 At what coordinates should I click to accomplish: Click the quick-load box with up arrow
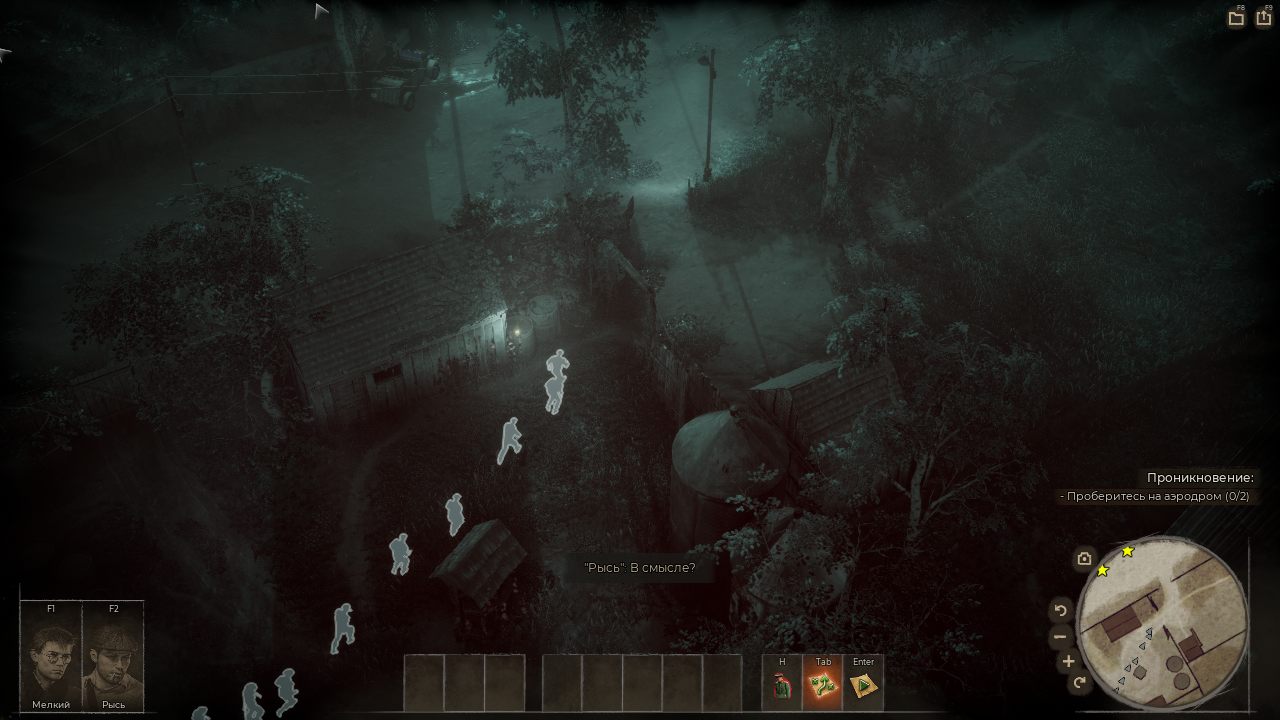click(x=1264, y=18)
